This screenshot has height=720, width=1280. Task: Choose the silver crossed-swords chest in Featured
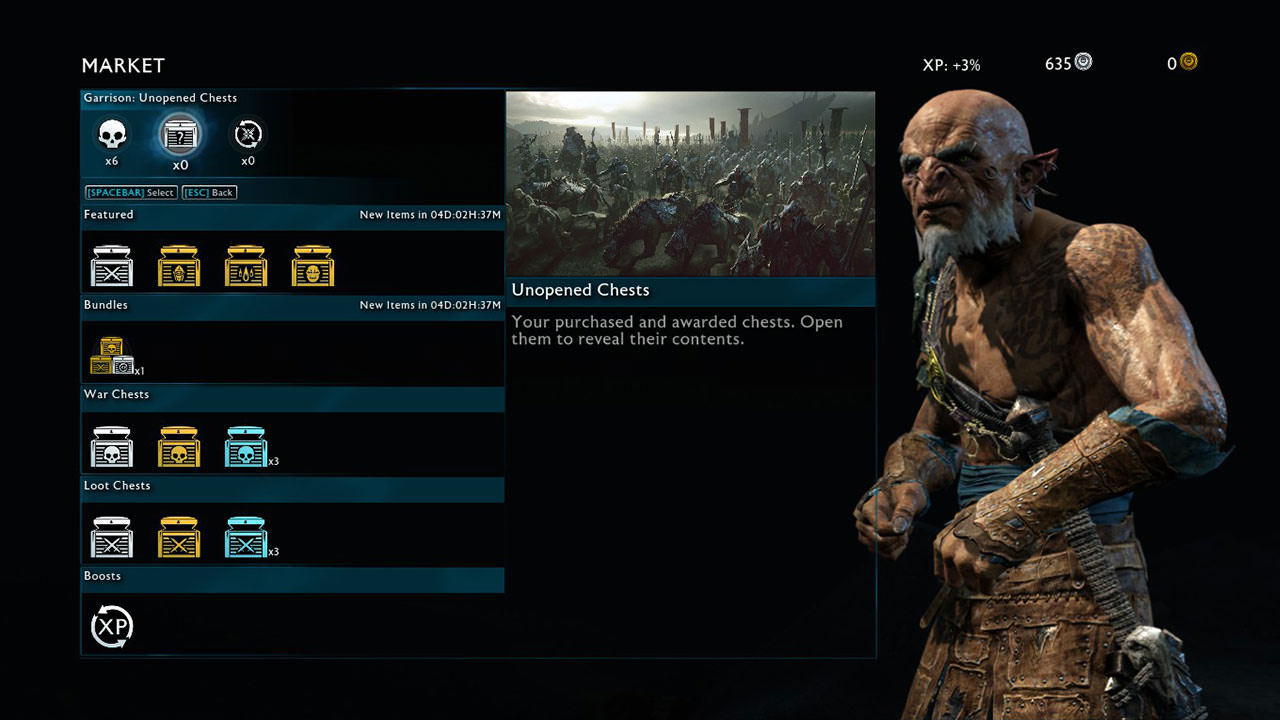pyautogui.click(x=112, y=266)
